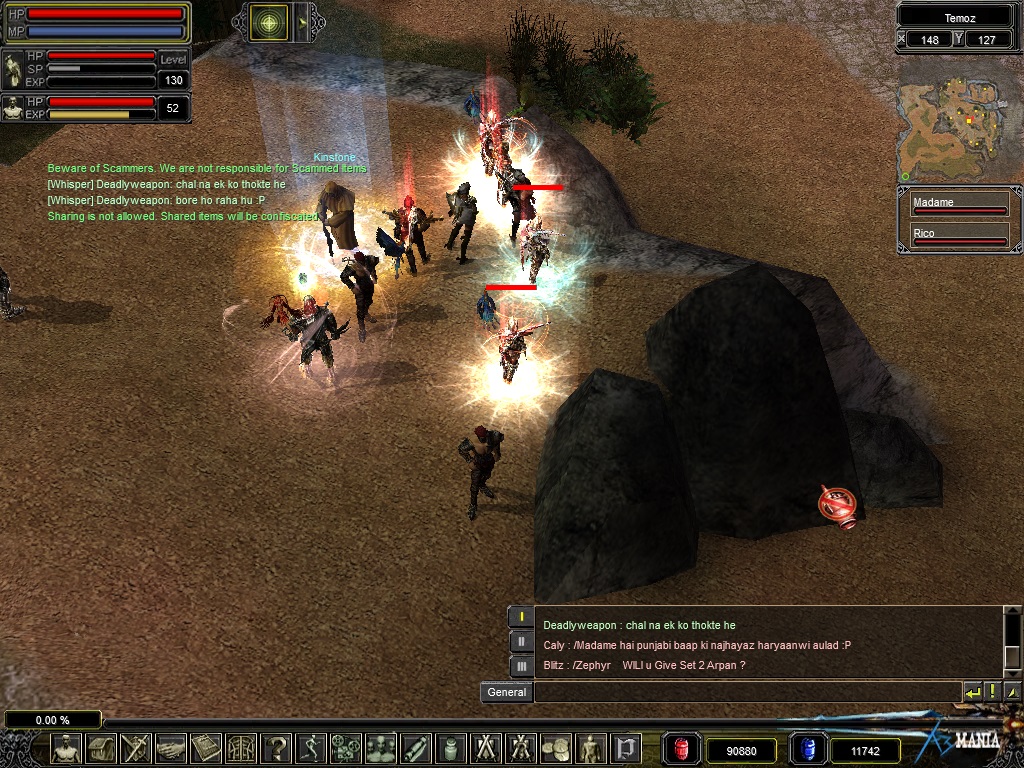Open the book icon in toolbar

206,748
